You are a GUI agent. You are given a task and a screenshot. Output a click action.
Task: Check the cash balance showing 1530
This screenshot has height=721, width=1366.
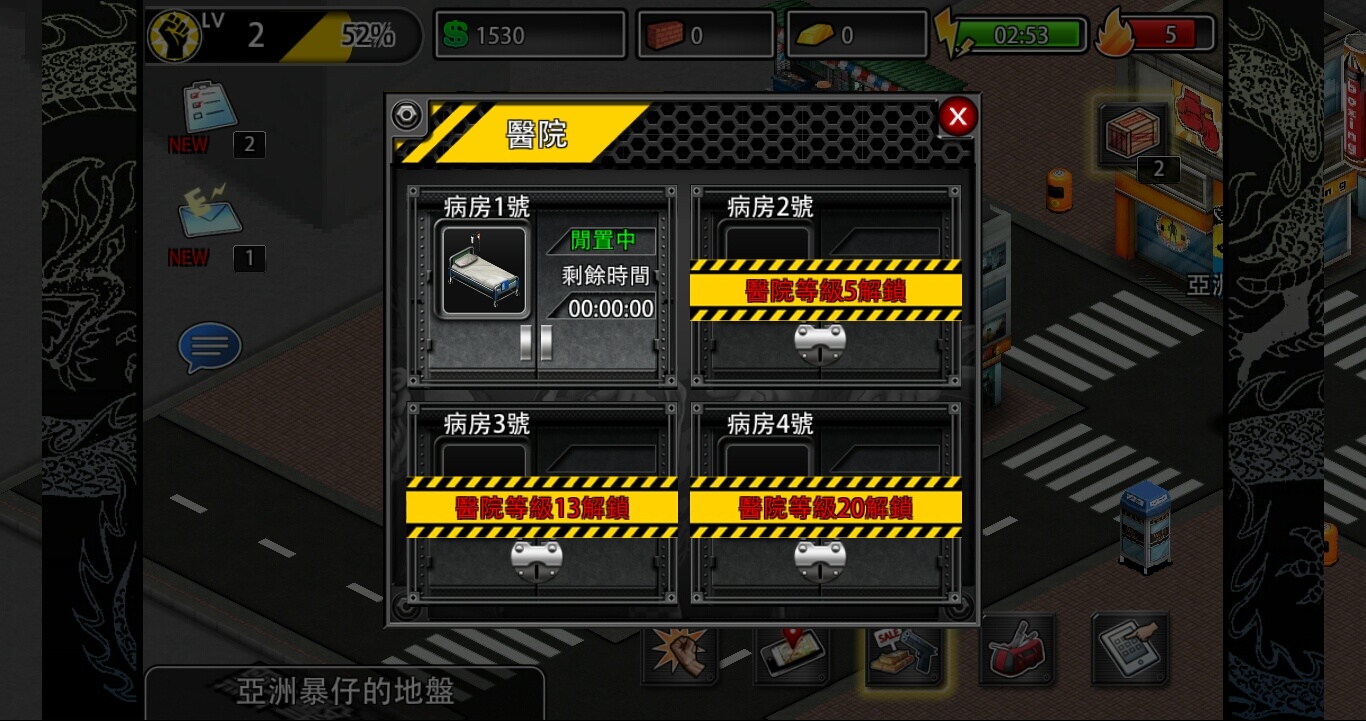(x=530, y=33)
